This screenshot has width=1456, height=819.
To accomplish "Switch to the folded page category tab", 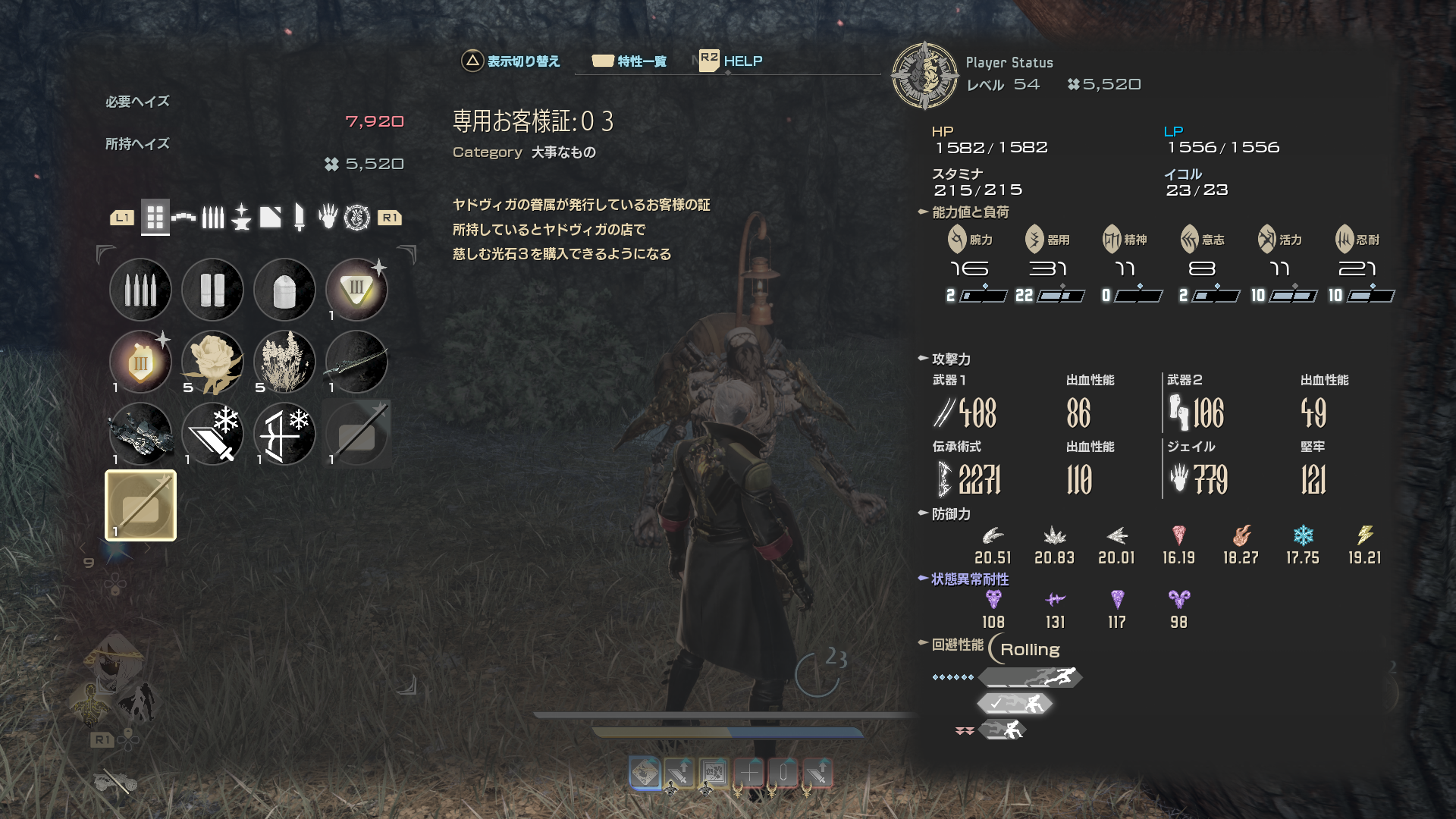I will pos(270,218).
